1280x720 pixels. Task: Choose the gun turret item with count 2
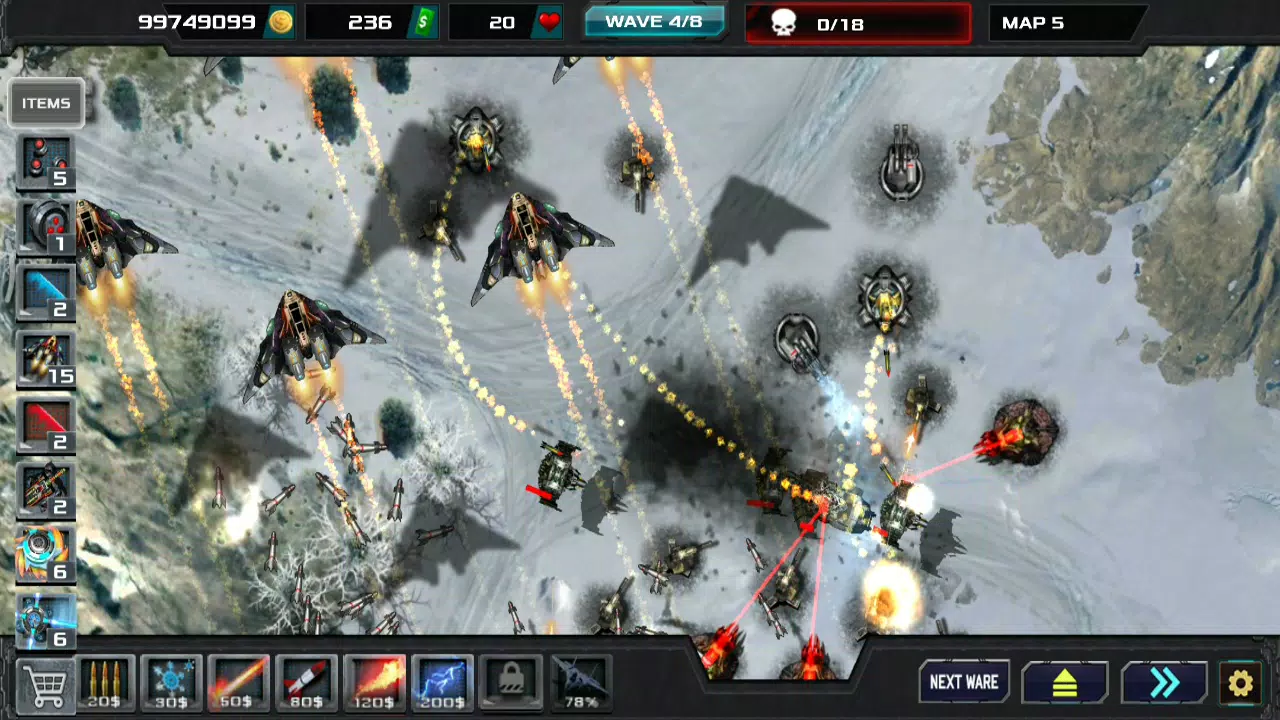tap(46, 490)
